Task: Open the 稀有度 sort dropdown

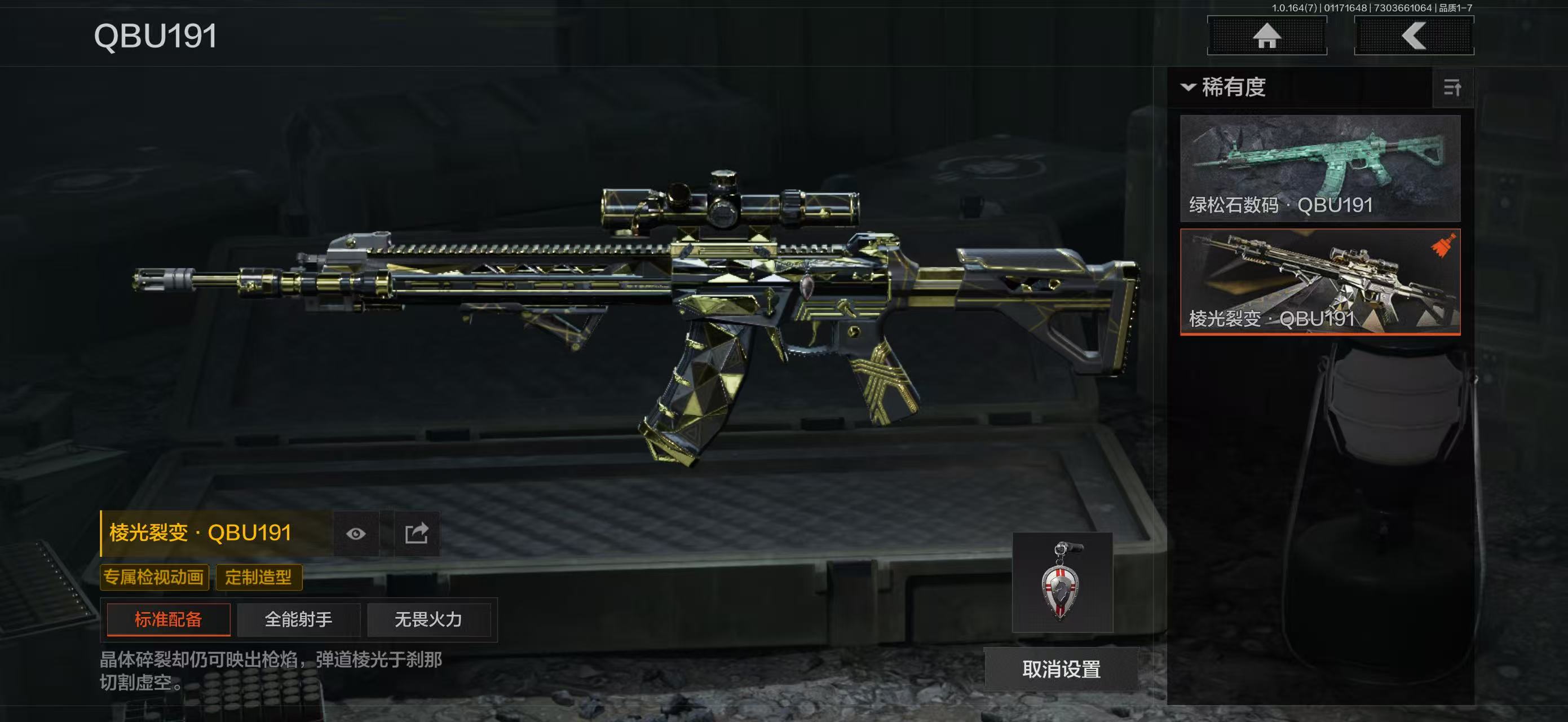Action: pyautogui.click(x=1224, y=87)
